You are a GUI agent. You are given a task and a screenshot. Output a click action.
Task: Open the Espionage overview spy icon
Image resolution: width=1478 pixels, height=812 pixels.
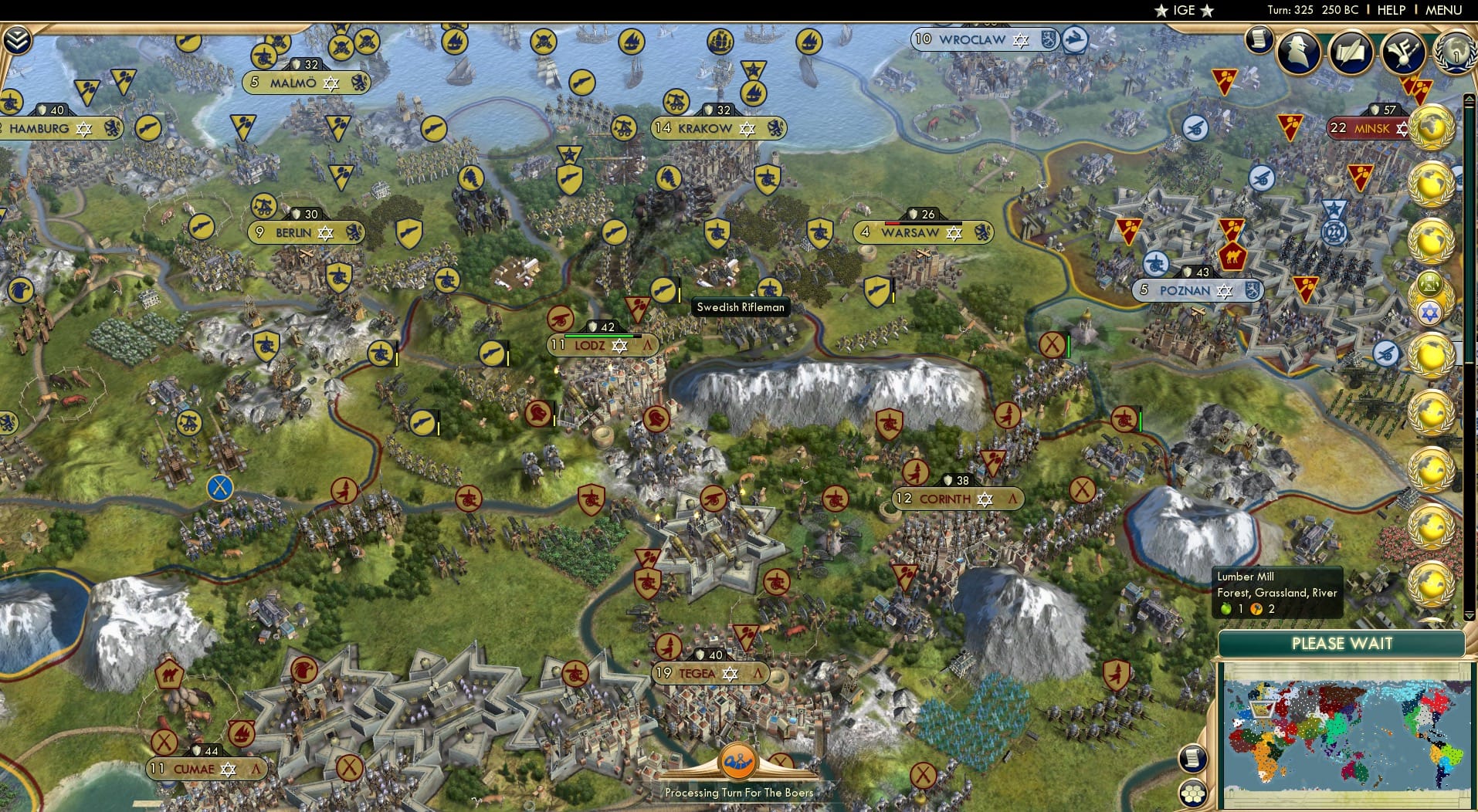click(1297, 52)
